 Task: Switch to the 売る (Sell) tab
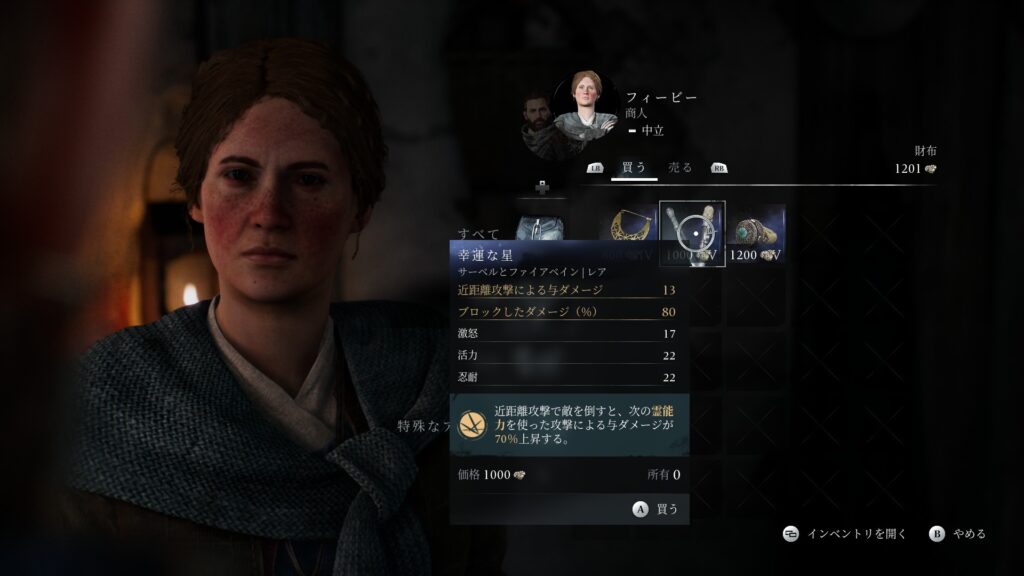tap(680, 167)
